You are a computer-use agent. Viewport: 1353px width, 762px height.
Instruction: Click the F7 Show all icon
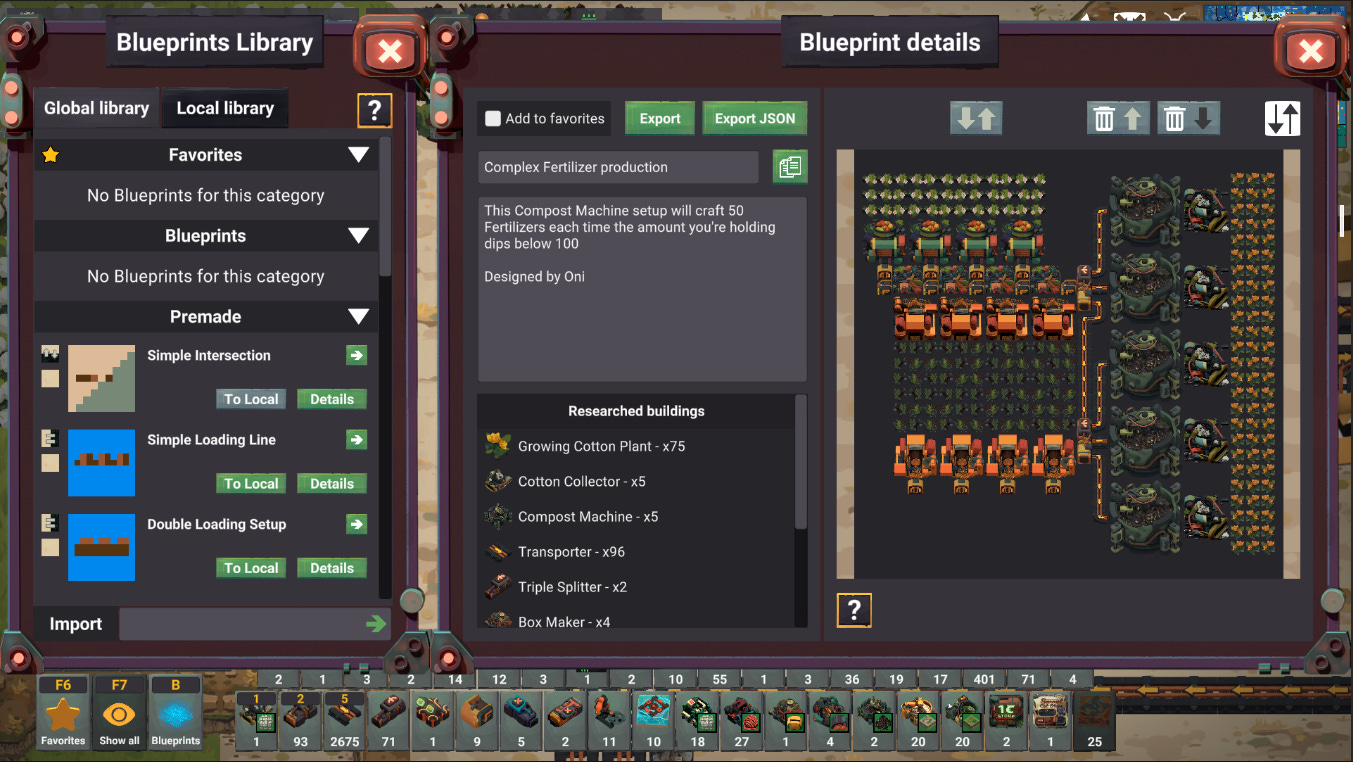pos(119,710)
